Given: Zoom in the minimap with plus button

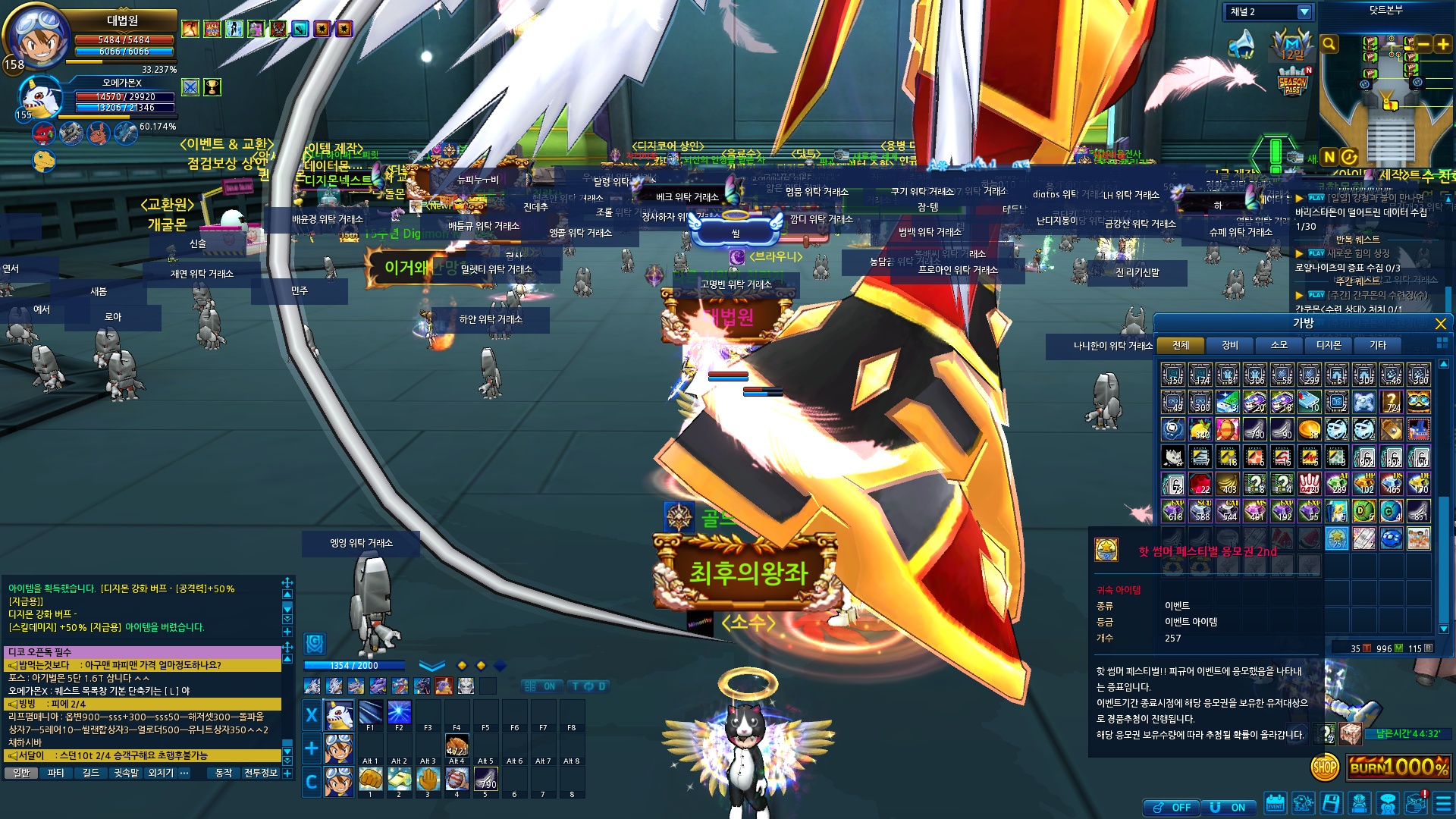Looking at the screenshot, I should [1442, 45].
